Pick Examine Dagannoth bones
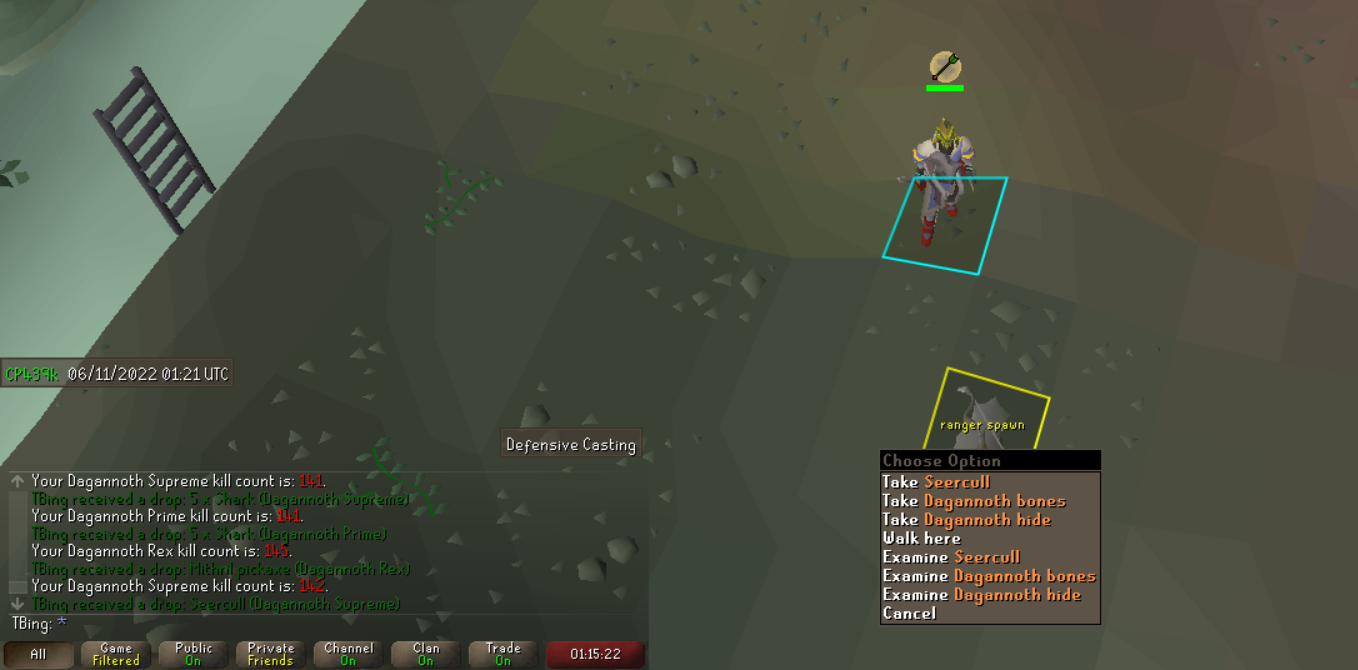 (988, 576)
